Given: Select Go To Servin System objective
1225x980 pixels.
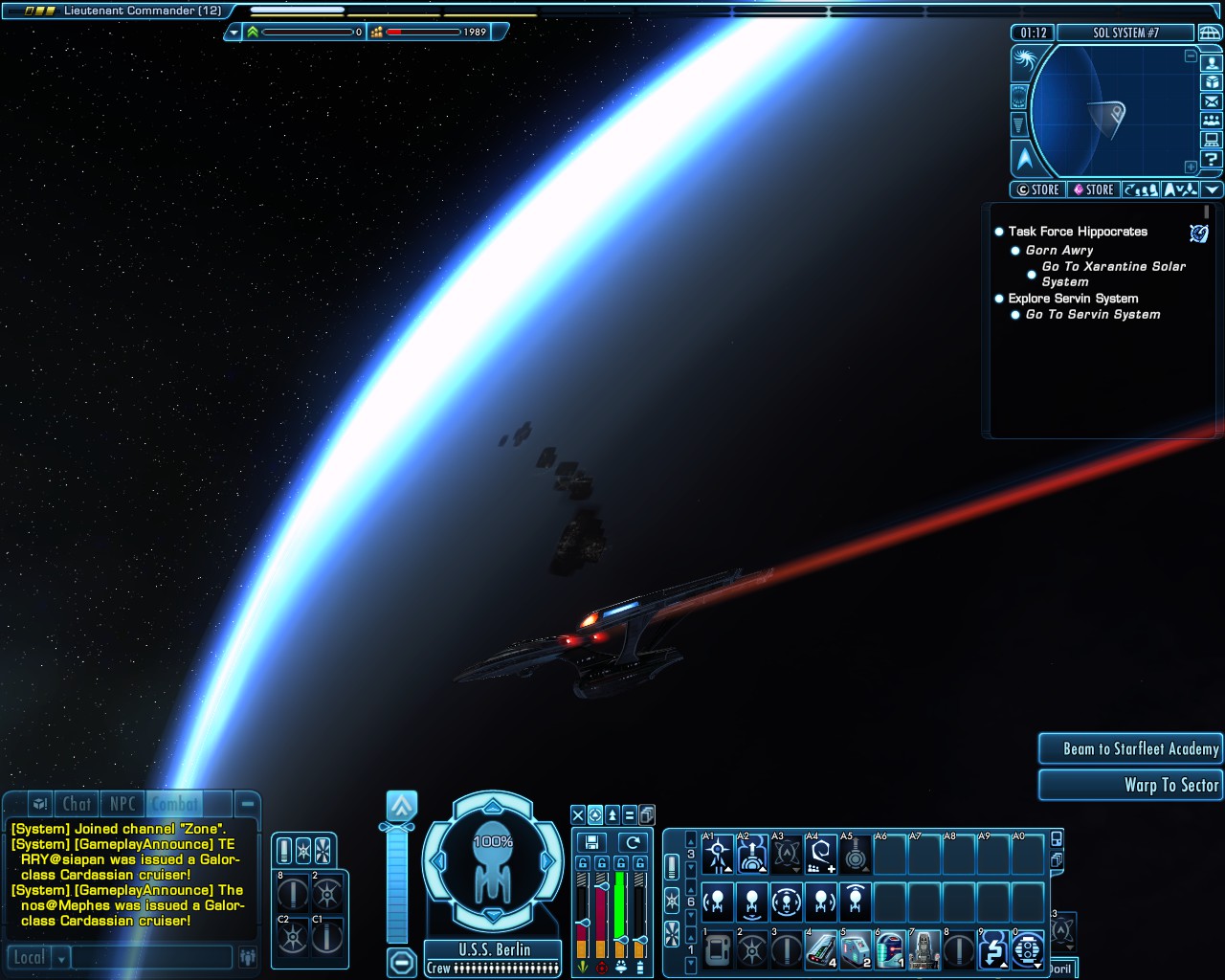Looking at the screenshot, I should pyautogui.click(x=1092, y=314).
